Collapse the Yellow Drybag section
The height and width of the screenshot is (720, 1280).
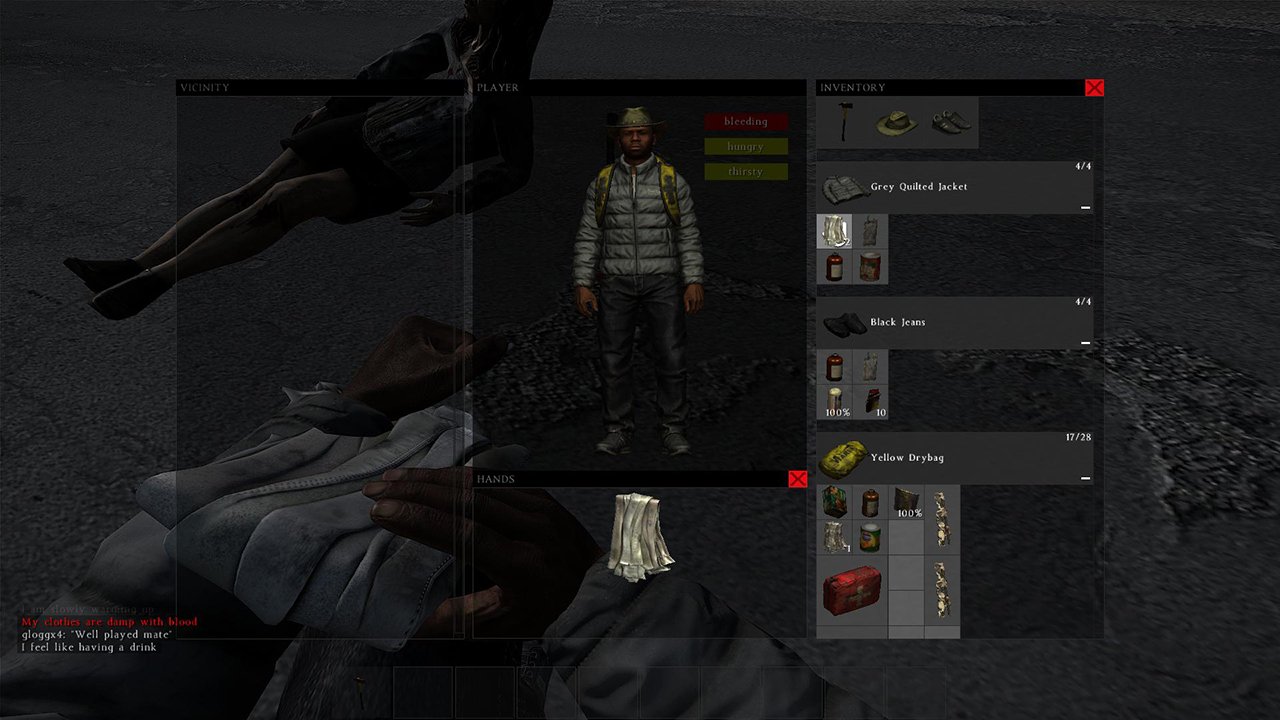(x=1085, y=478)
